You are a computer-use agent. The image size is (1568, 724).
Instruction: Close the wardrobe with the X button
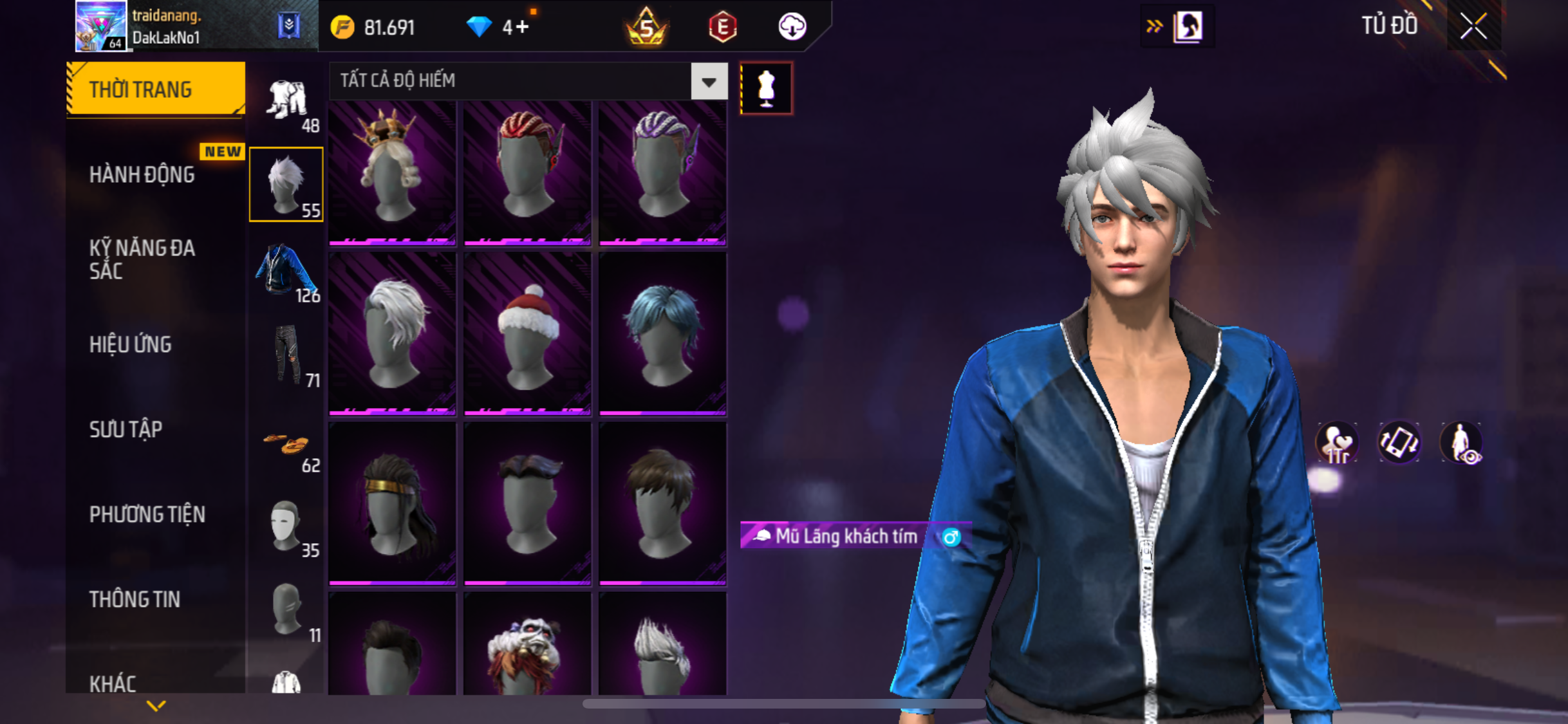(x=1473, y=26)
